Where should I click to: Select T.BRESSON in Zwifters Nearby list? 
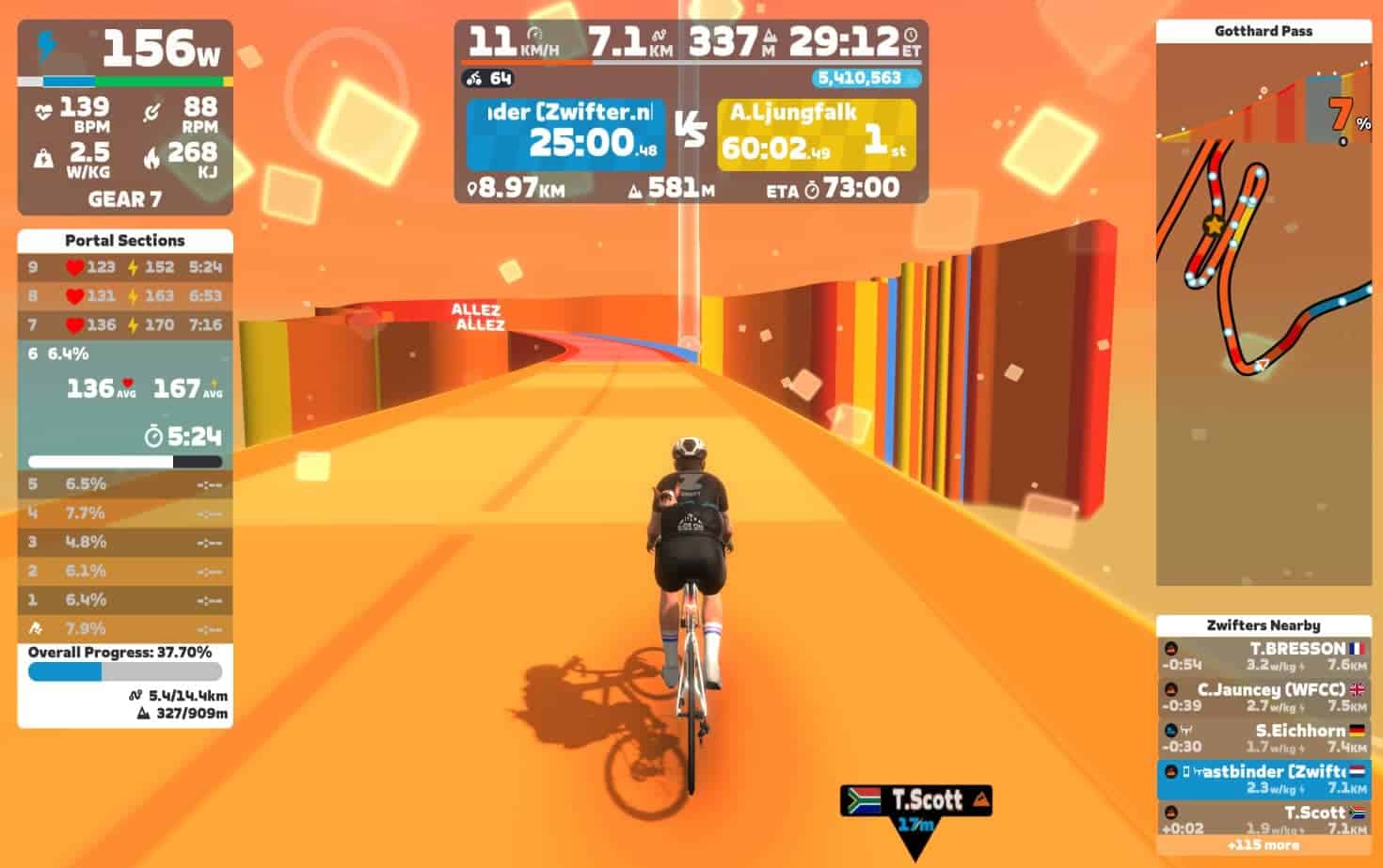click(x=1263, y=656)
